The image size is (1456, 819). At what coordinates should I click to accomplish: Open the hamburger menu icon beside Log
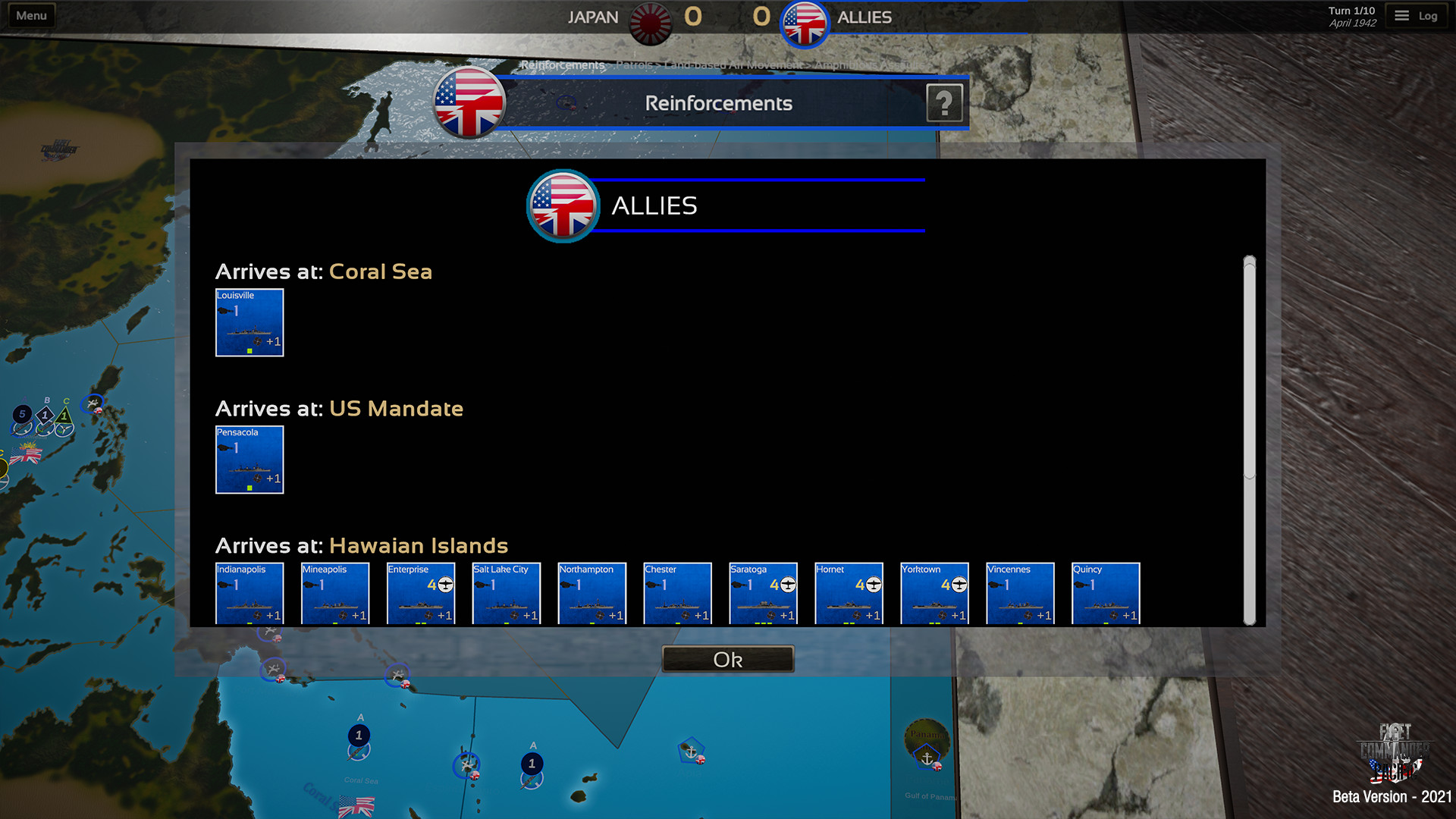1401,15
